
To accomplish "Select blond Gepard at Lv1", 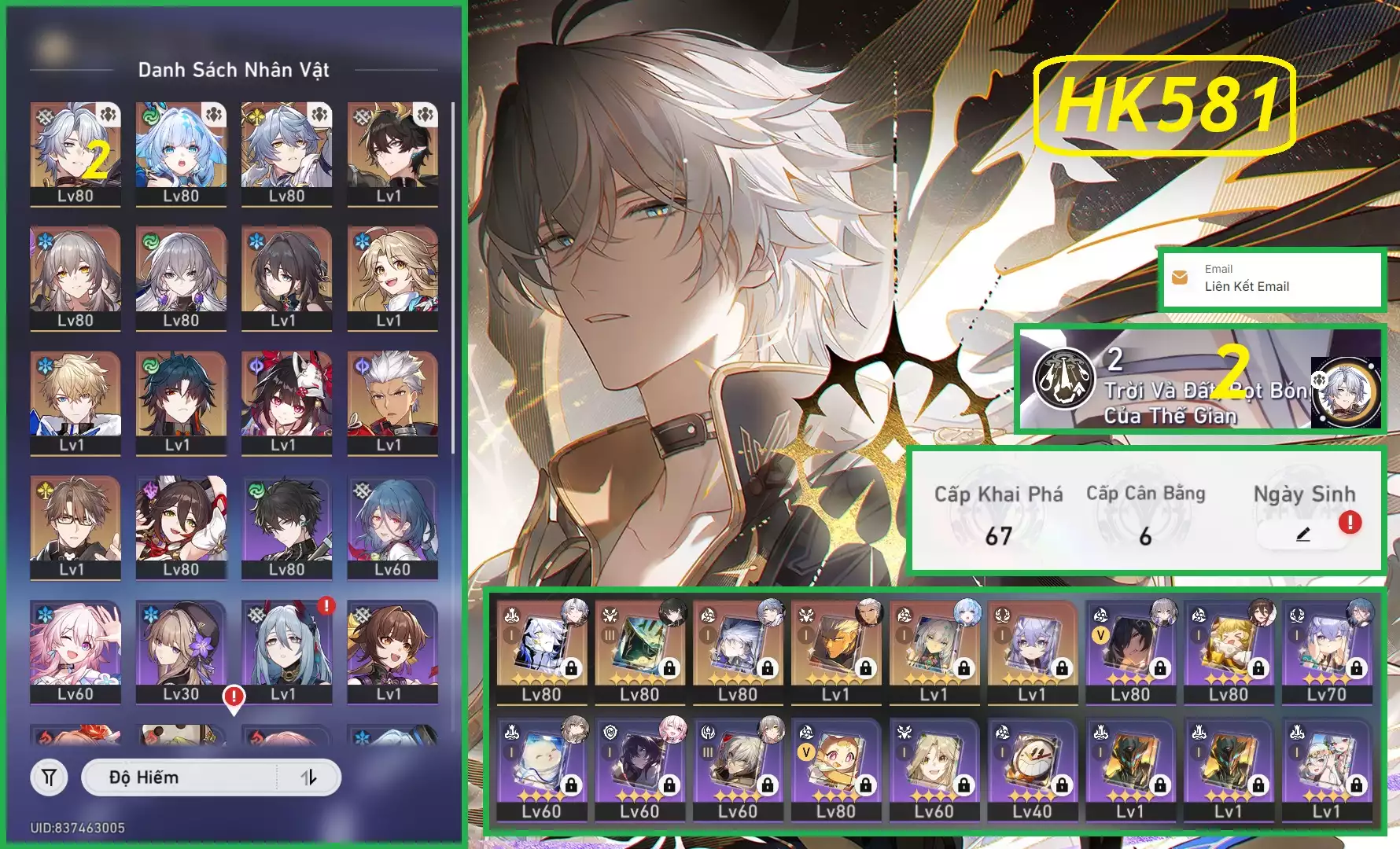I will (x=76, y=402).
